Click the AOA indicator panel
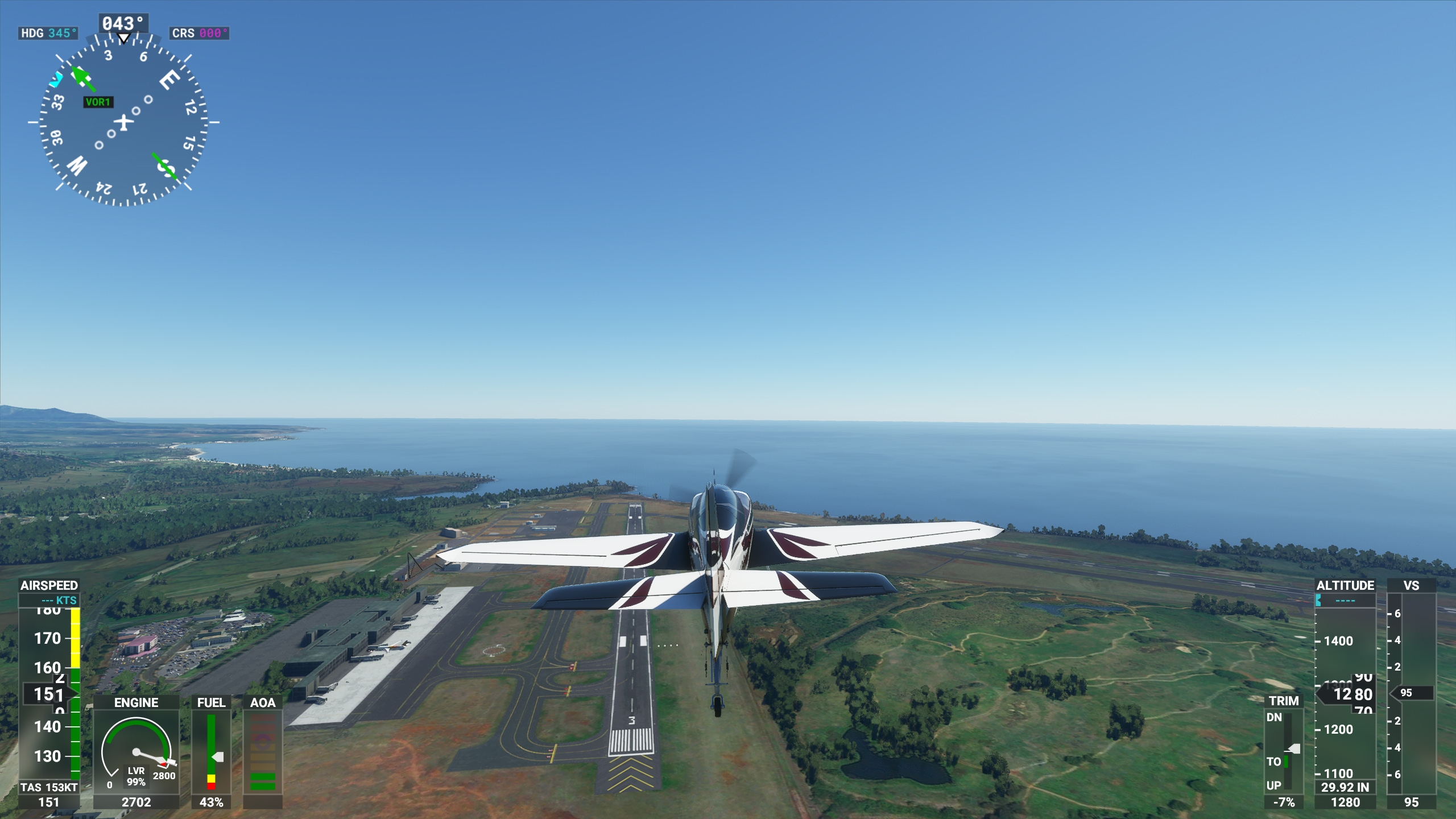This screenshot has width=1456, height=819. pos(263,752)
